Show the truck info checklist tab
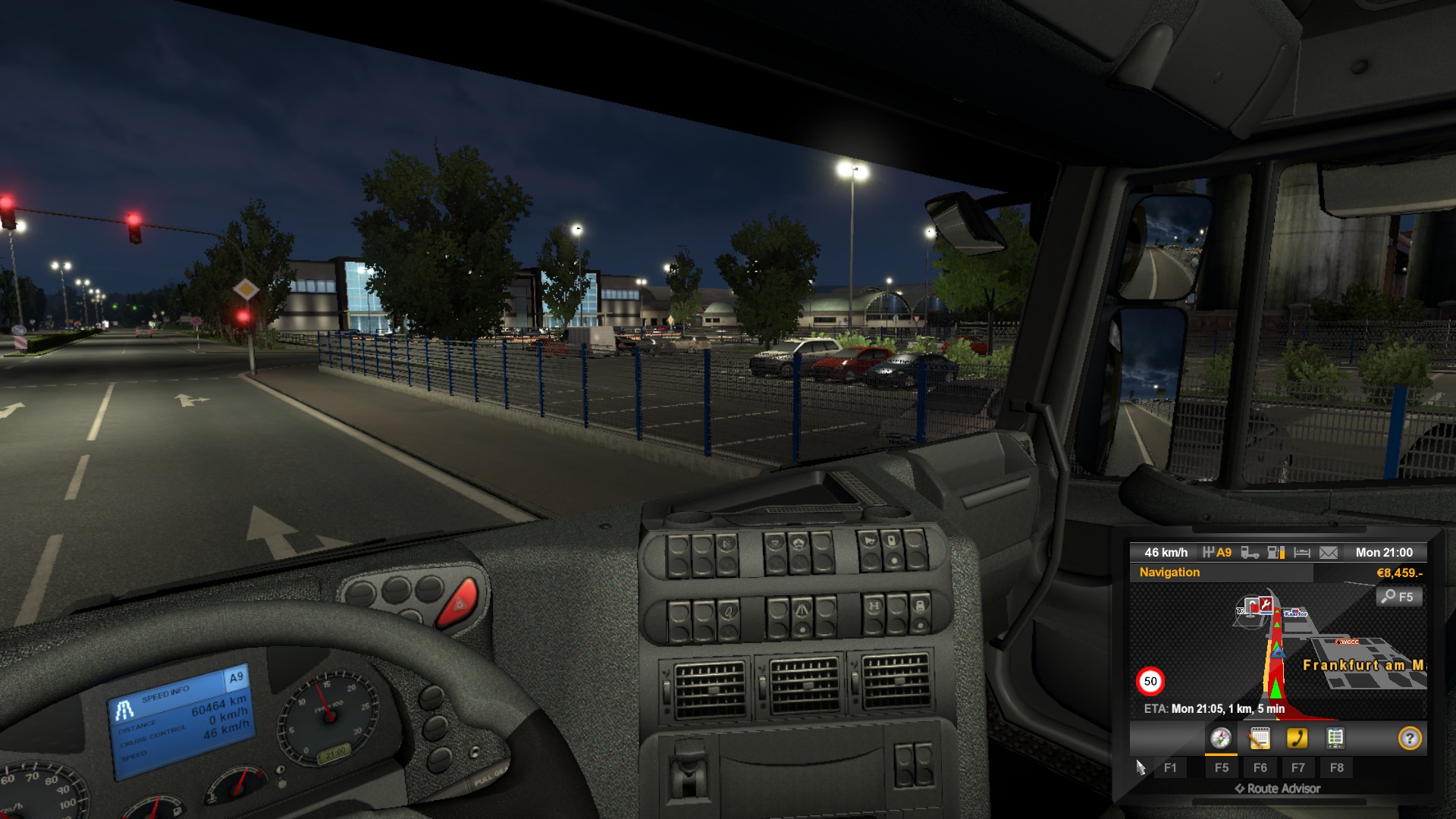 click(1335, 738)
